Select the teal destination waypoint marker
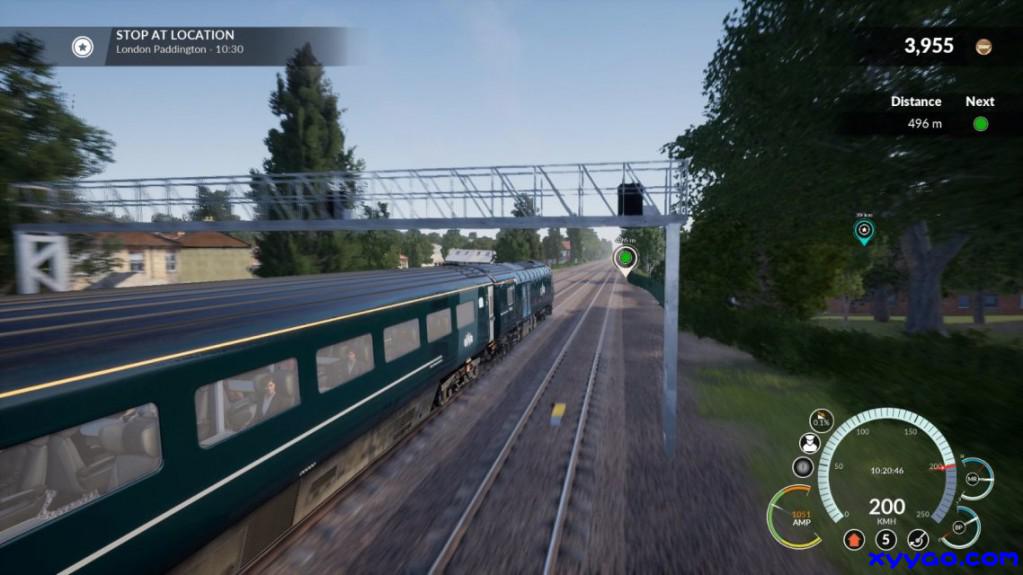 pos(864,232)
